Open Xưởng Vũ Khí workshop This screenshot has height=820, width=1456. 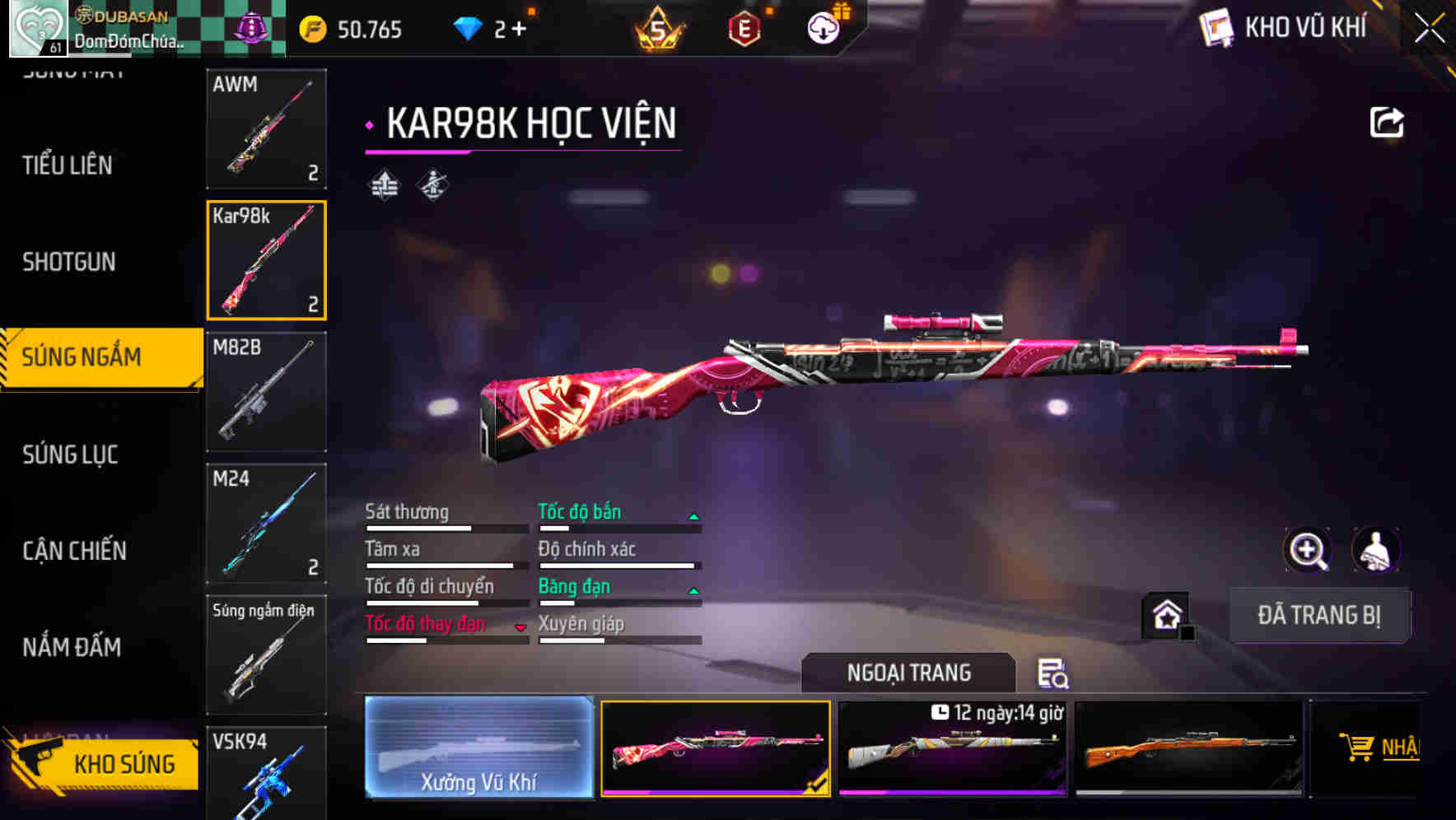click(x=478, y=748)
